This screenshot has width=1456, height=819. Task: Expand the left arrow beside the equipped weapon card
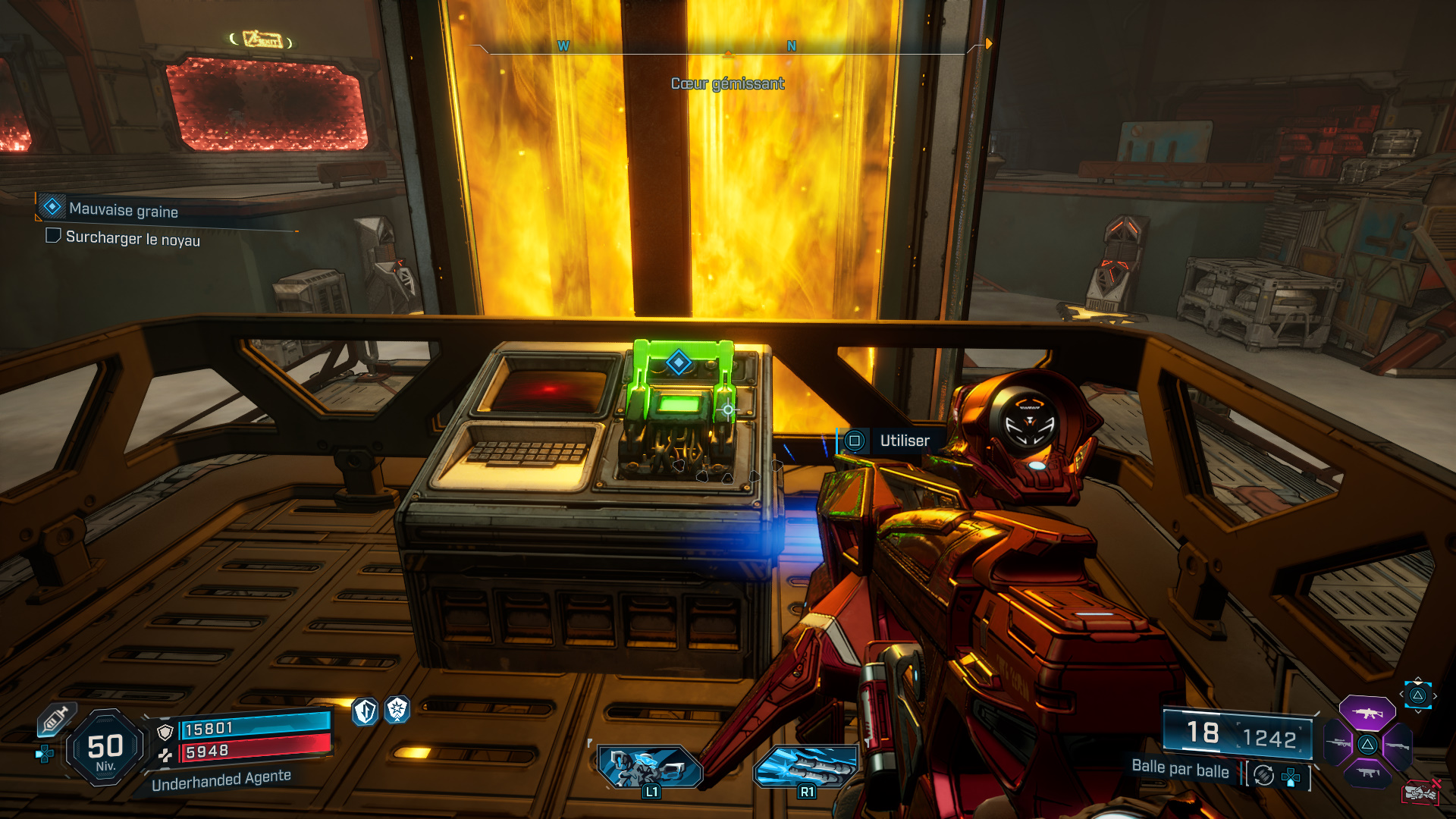tap(1401, 694)
